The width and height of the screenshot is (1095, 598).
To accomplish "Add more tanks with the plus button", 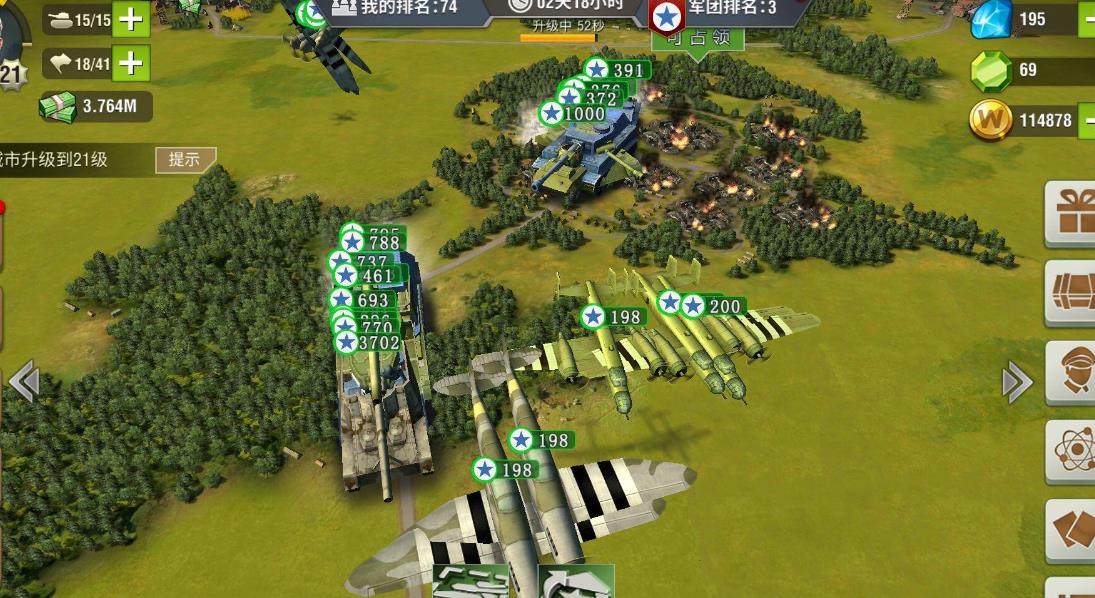I will pos(130,19).
